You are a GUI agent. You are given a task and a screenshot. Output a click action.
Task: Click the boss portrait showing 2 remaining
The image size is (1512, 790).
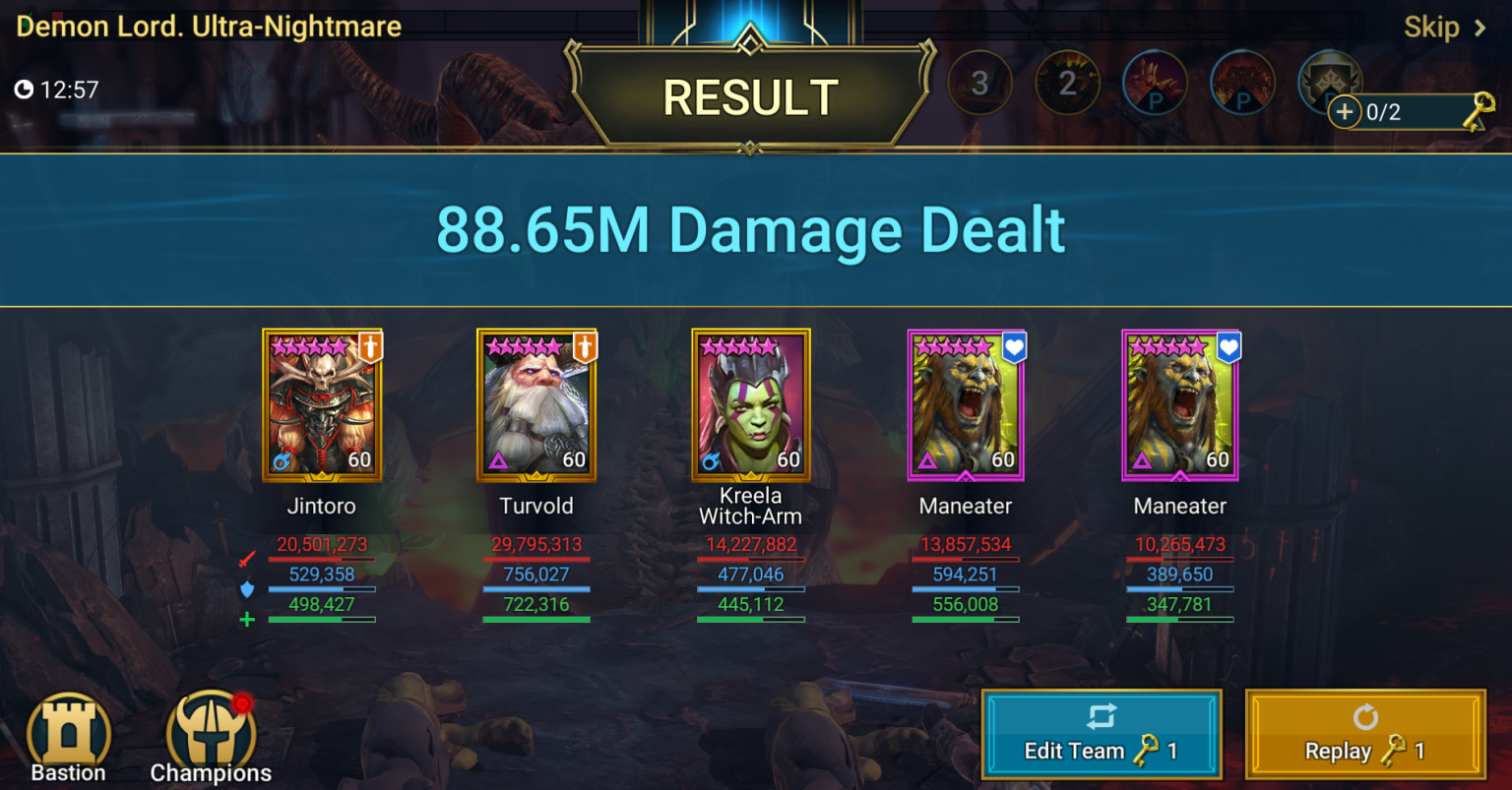click(x=1067, y=84)
